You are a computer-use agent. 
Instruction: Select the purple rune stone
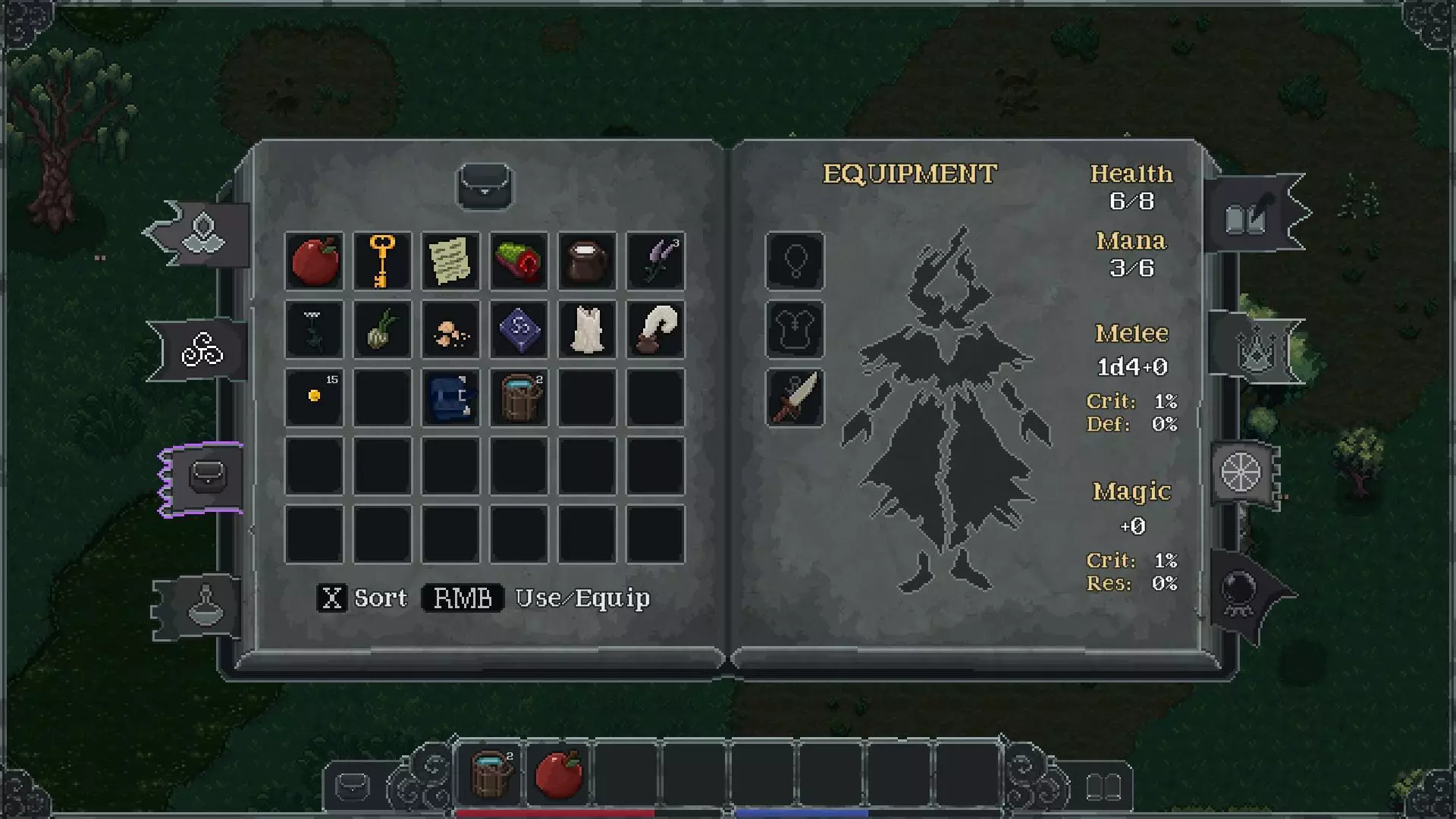[x=519, y=329]
